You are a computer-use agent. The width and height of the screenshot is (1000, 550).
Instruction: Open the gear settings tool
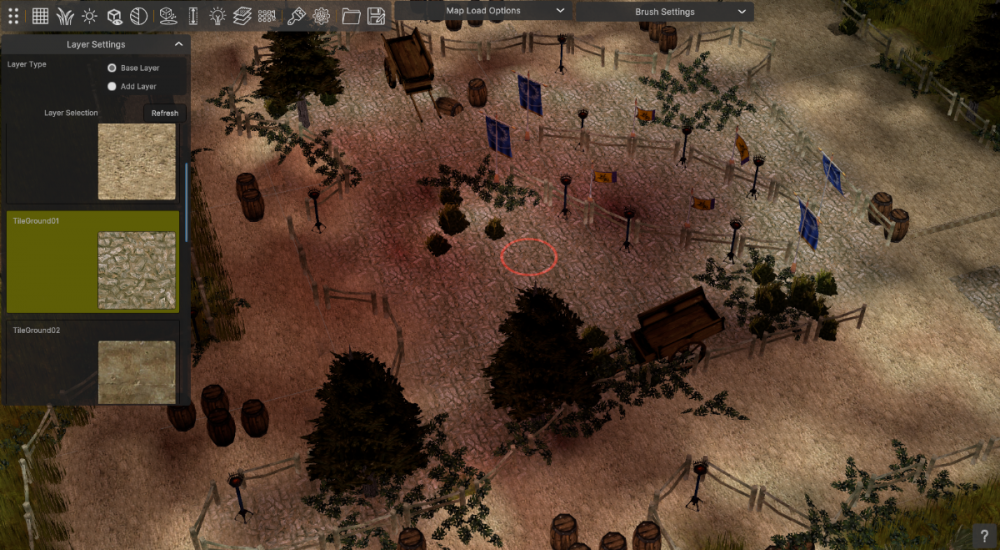coord(321,15)
